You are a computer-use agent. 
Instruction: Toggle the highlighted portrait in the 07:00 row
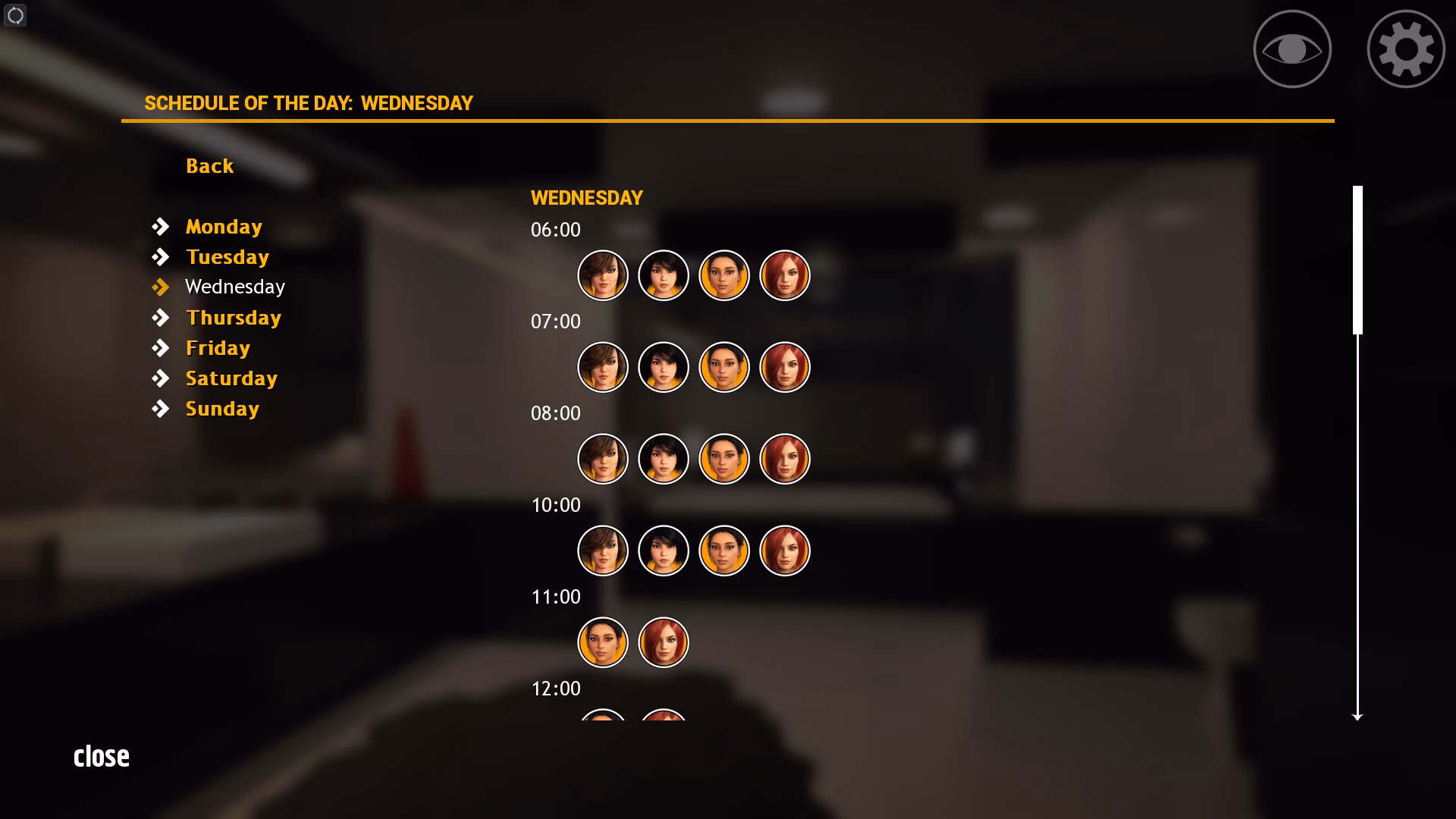pyautogui.click(x=723, y=366)
